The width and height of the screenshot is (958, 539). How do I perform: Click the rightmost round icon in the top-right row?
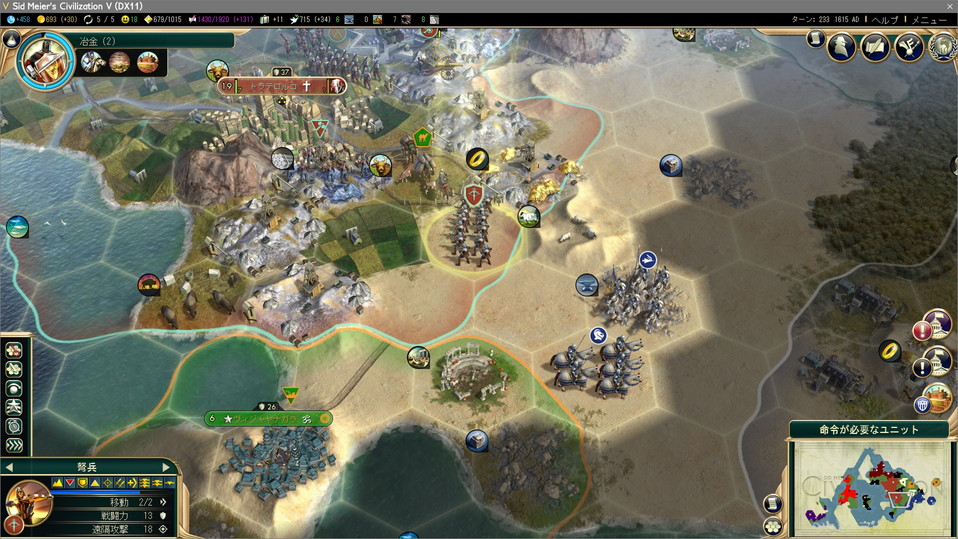click(x=941, y=47)
